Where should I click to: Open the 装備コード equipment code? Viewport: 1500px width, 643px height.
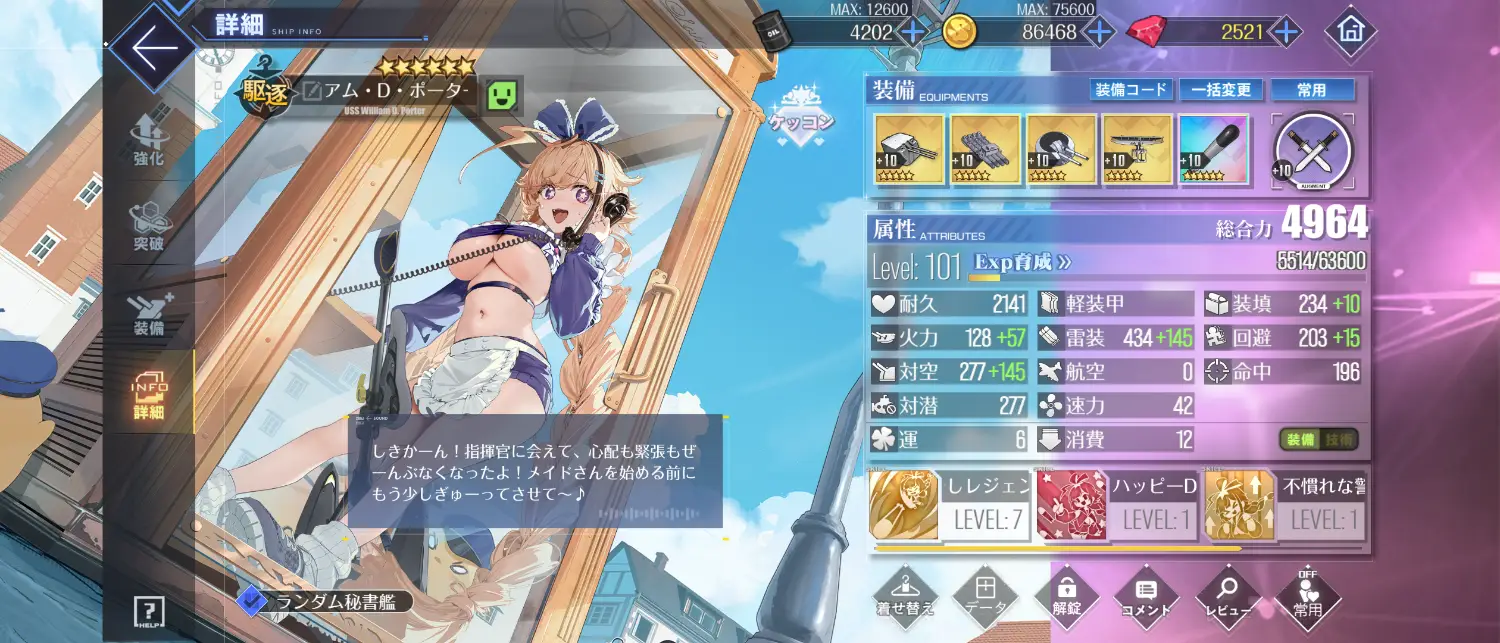click(x=1130, y=90)
